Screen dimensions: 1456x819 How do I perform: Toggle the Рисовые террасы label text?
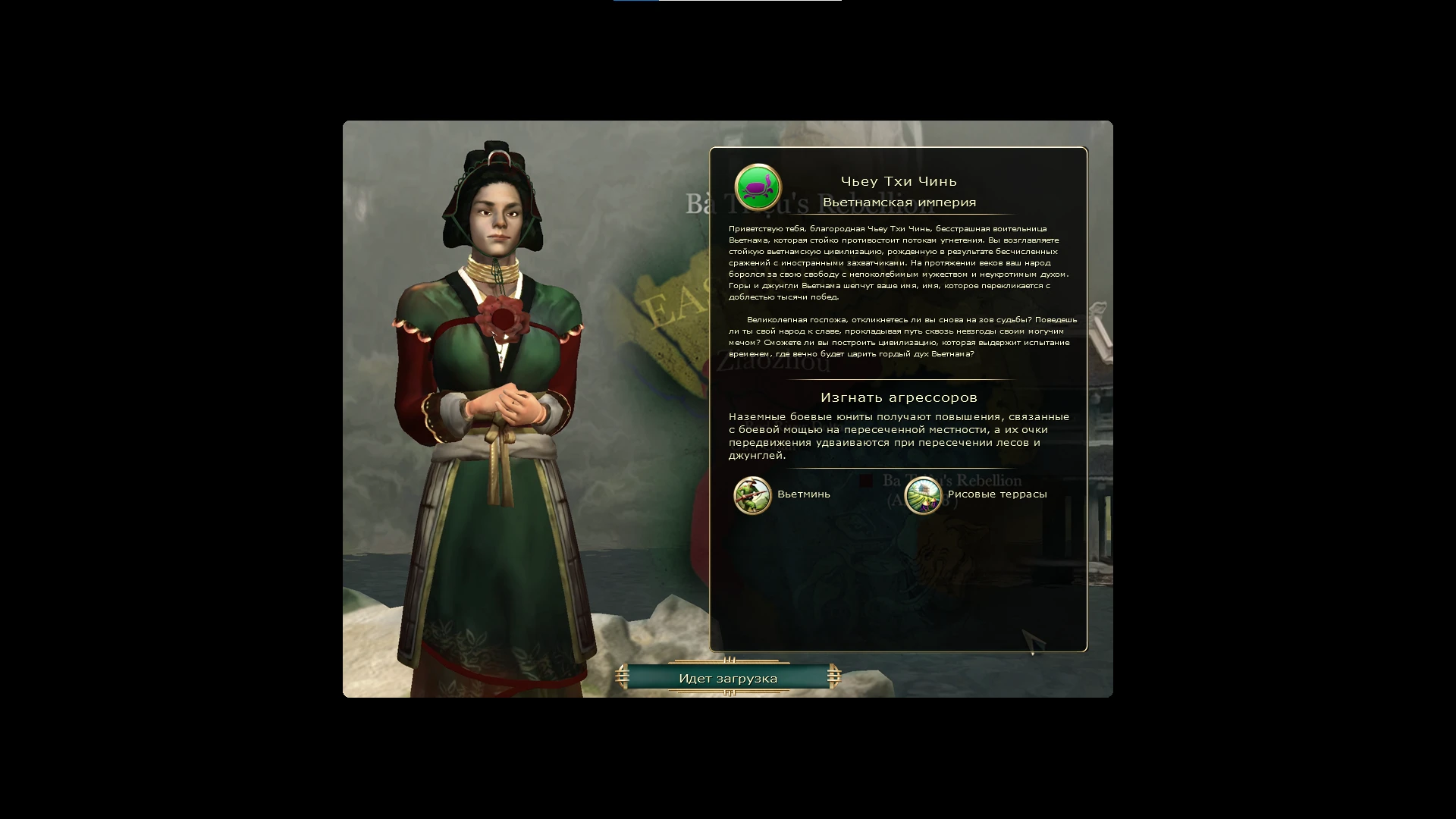[x=996, y=494]
